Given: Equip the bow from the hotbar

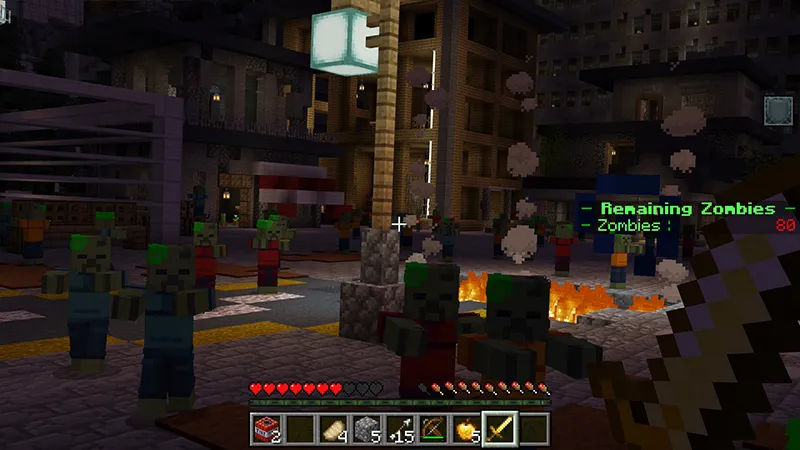Looking at the screenshot, I should [x=432, y=429].
